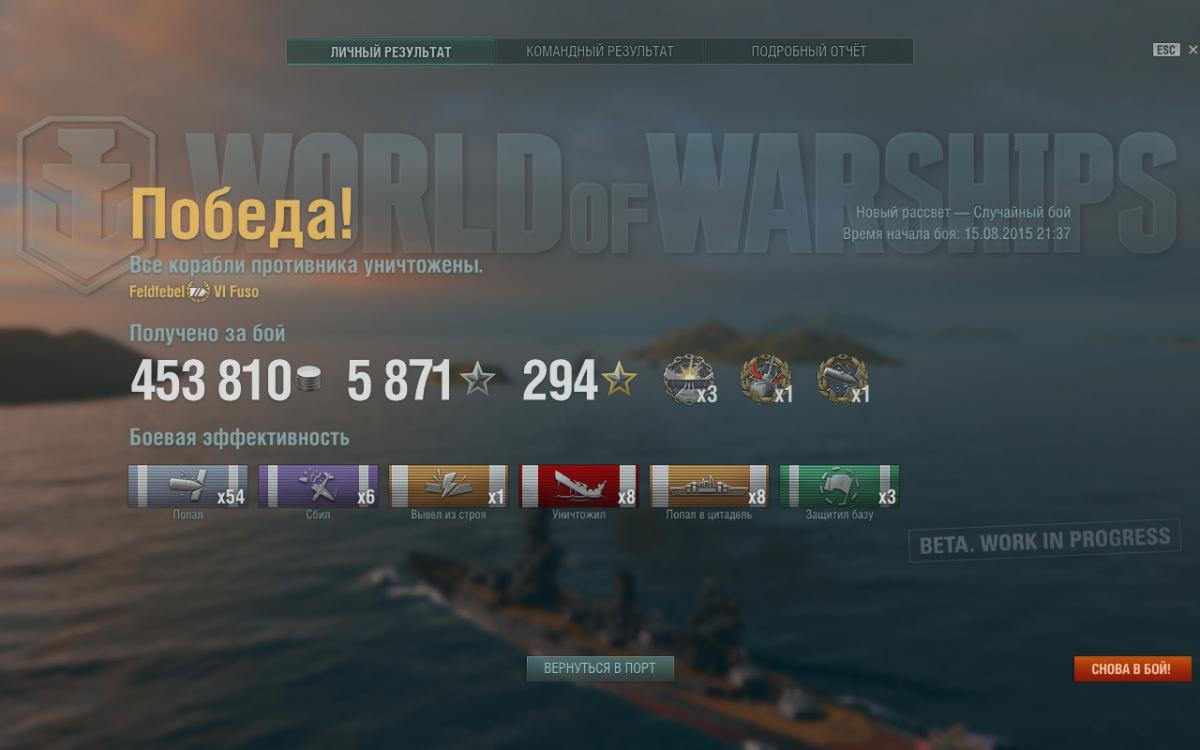Close the results screen via ESC button
This screenshot has height=750, width=1200.
point(1166,50)
